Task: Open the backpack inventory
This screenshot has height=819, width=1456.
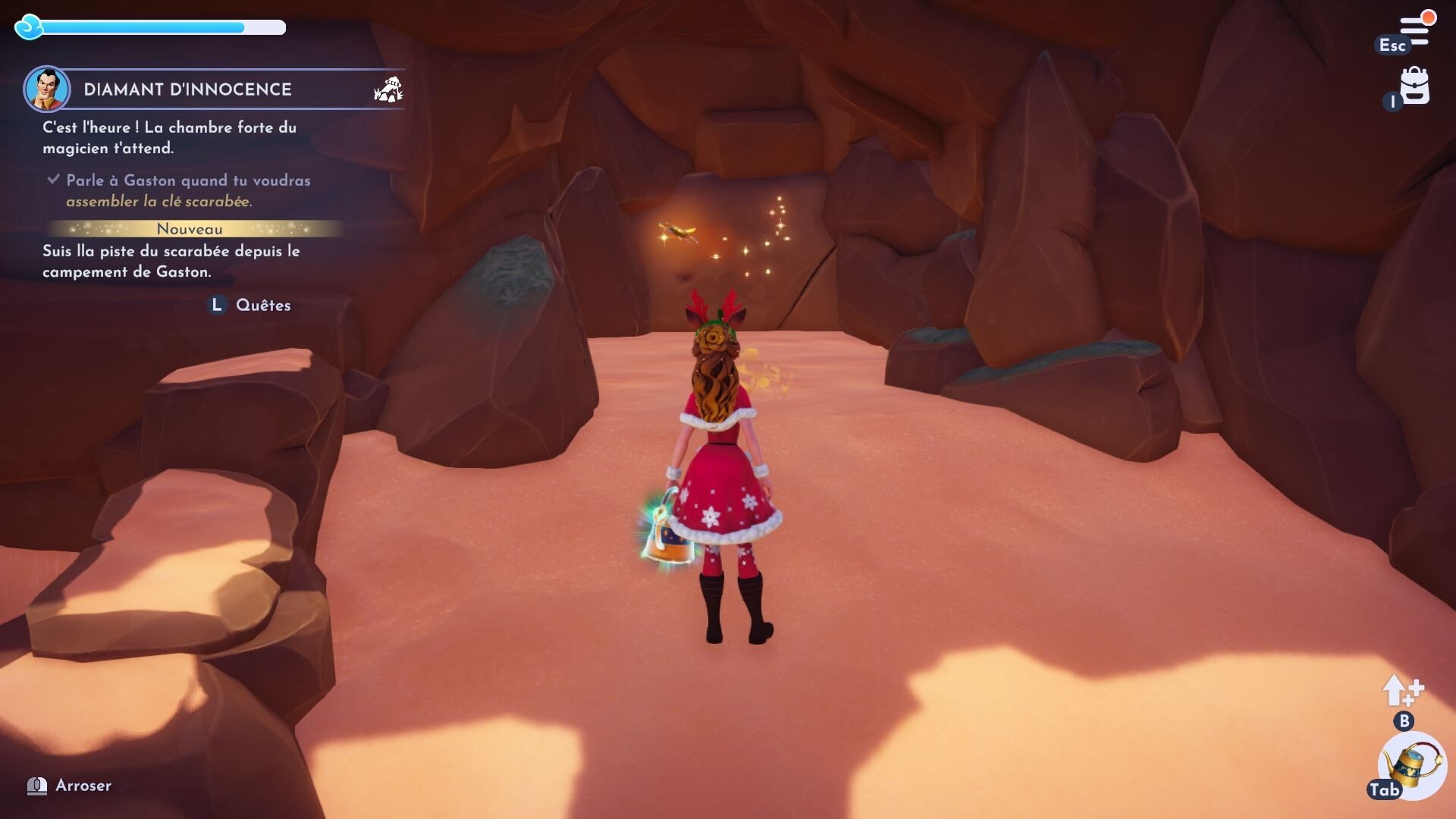Action: click(x=1414, y=86)
